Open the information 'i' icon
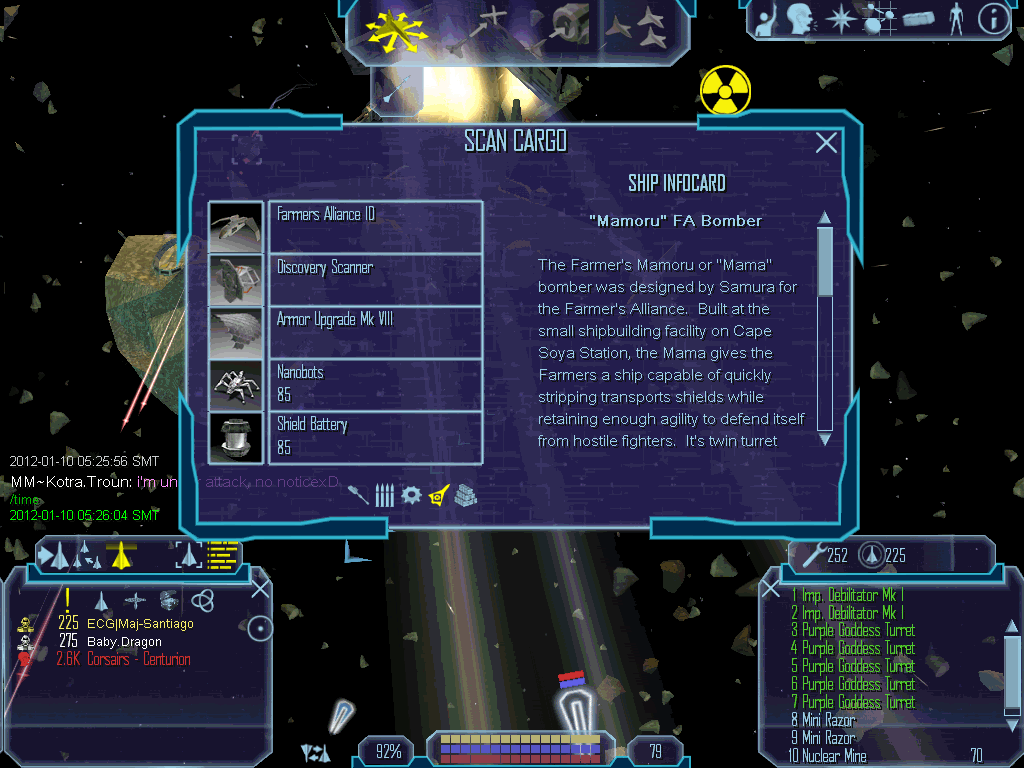Image resolution: width=1024 pixels, height=768 pixels. click(x=991, y=20)
